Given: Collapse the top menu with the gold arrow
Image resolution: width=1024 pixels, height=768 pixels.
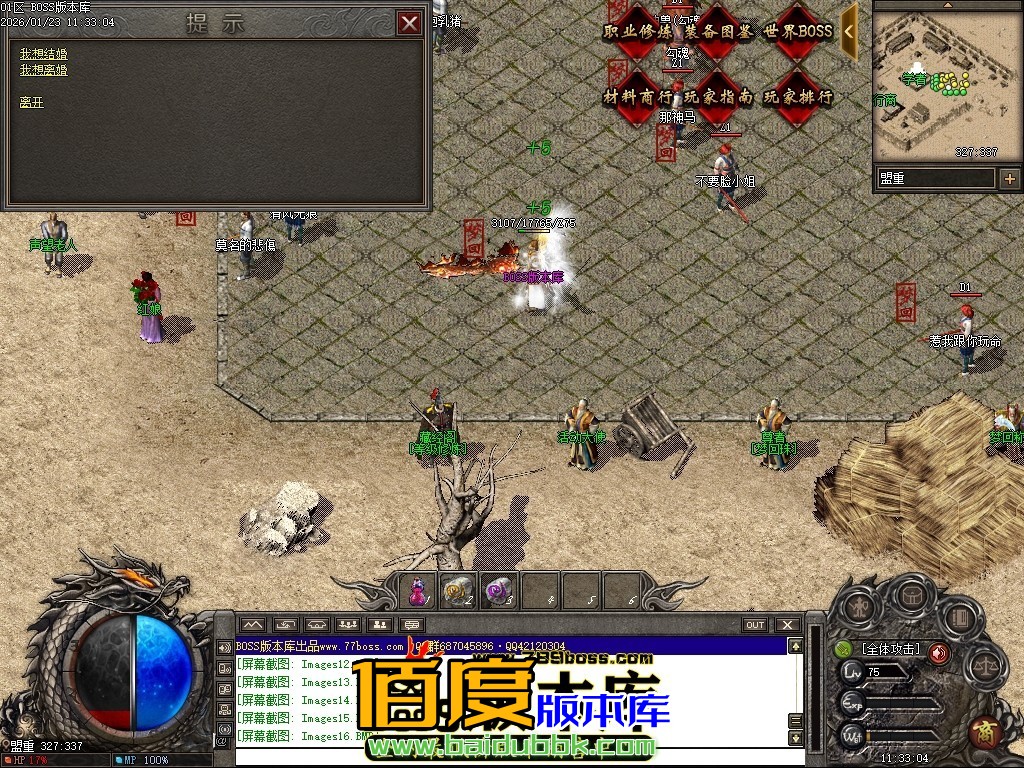Looking at the screenshot, I should click(x=849, y=30).
